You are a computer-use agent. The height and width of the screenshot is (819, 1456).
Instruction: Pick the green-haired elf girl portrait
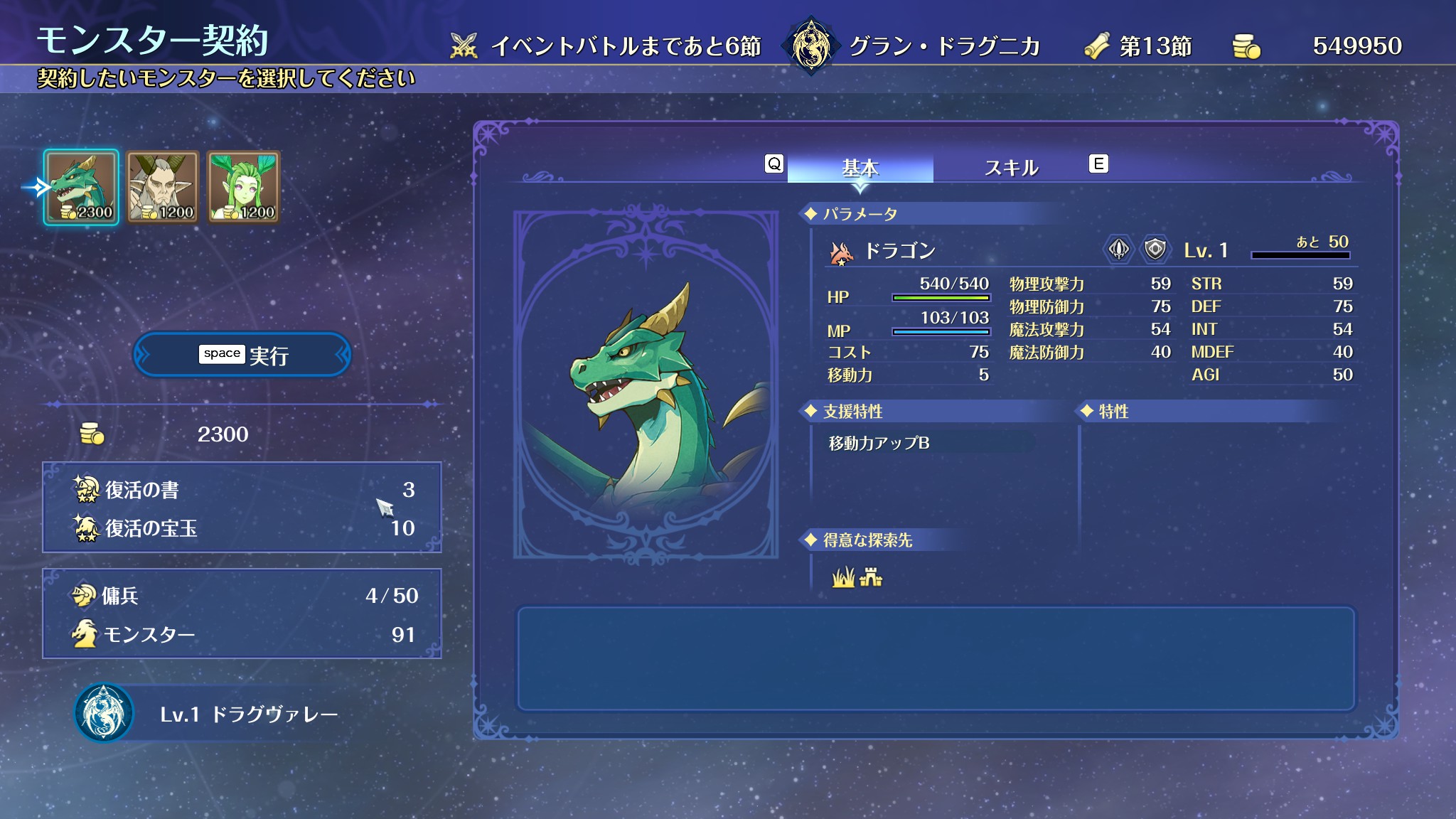[244, 187]
